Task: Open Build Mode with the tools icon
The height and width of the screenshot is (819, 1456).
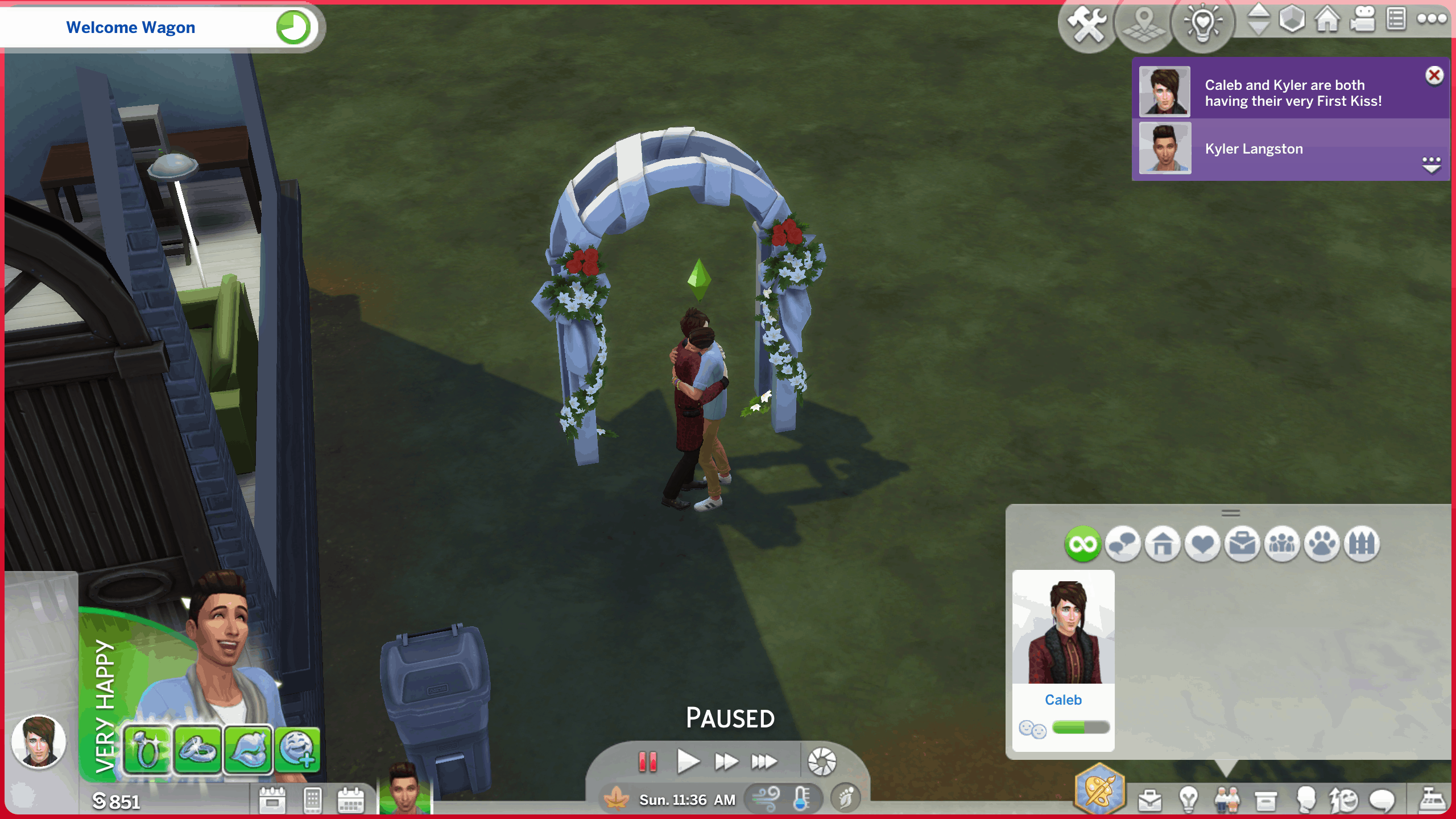Action: 1087,24
